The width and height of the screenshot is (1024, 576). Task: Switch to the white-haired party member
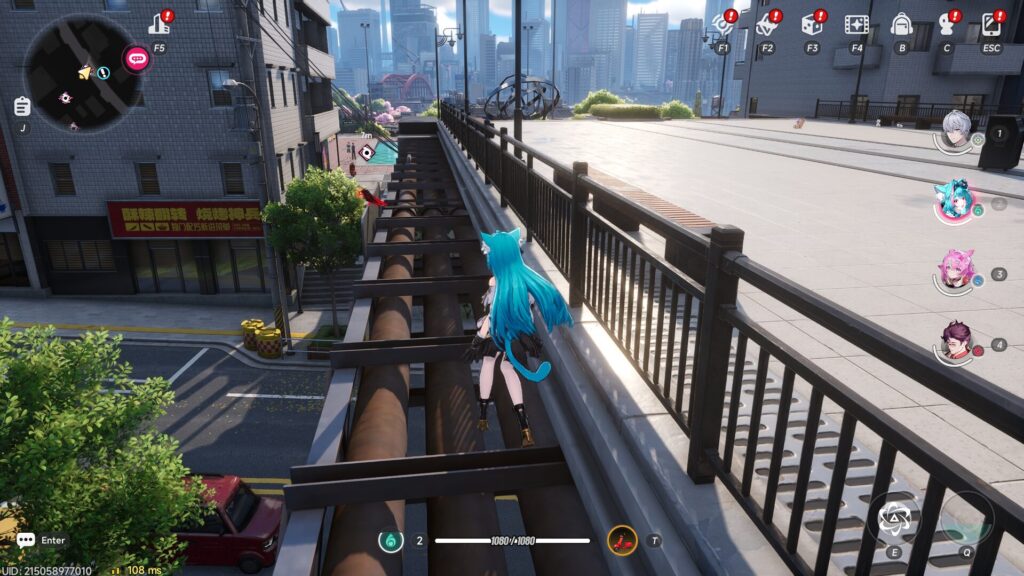point(956,129)
